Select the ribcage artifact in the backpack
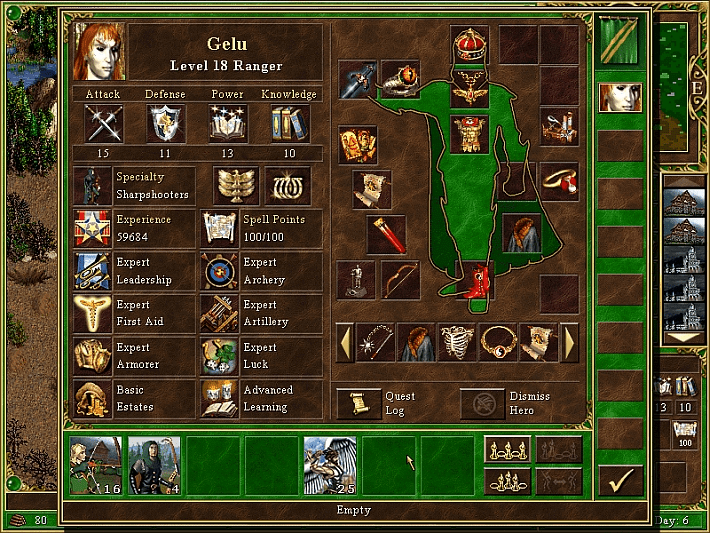 (x=457, y=342)
